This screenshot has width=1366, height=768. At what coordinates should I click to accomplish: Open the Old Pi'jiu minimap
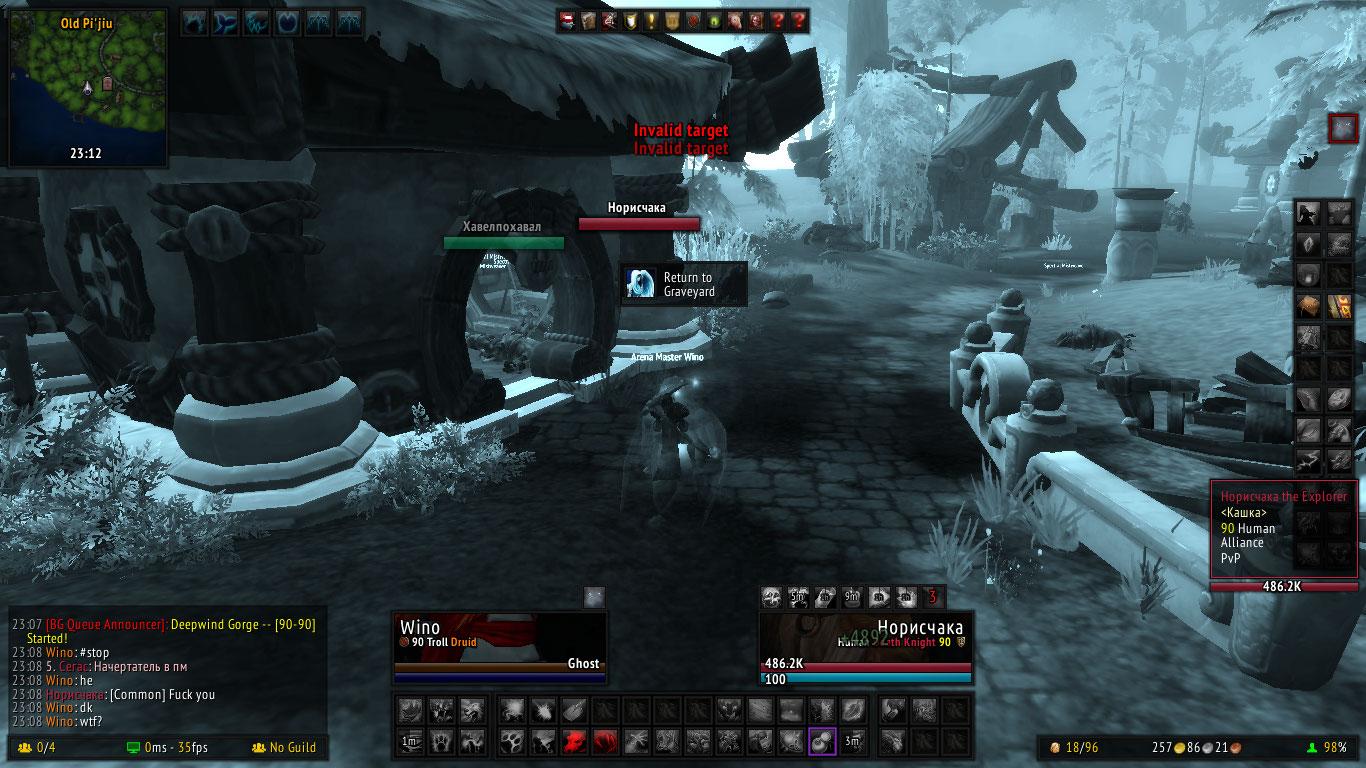[86, 87]
